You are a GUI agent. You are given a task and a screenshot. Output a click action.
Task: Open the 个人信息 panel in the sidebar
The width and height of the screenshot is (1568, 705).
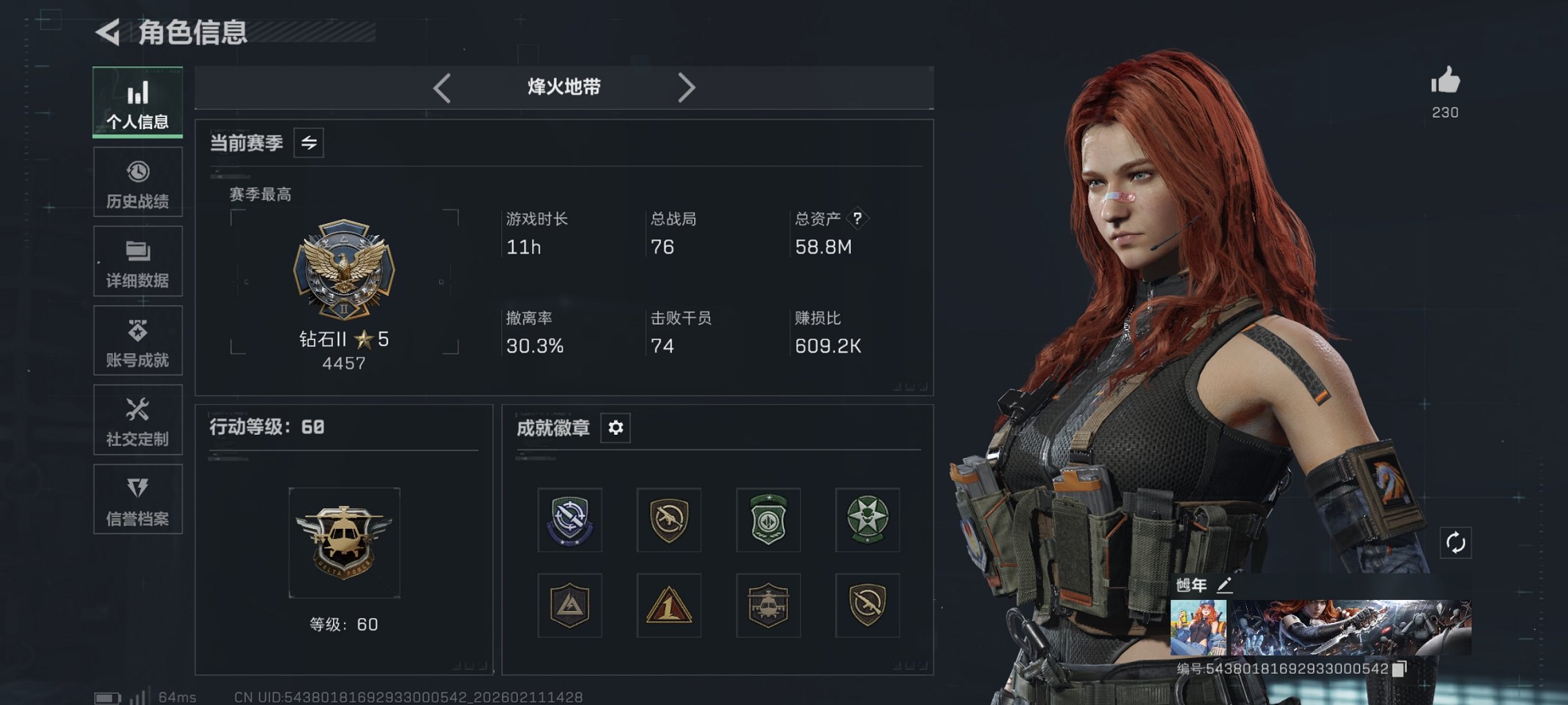pos(137,102)
